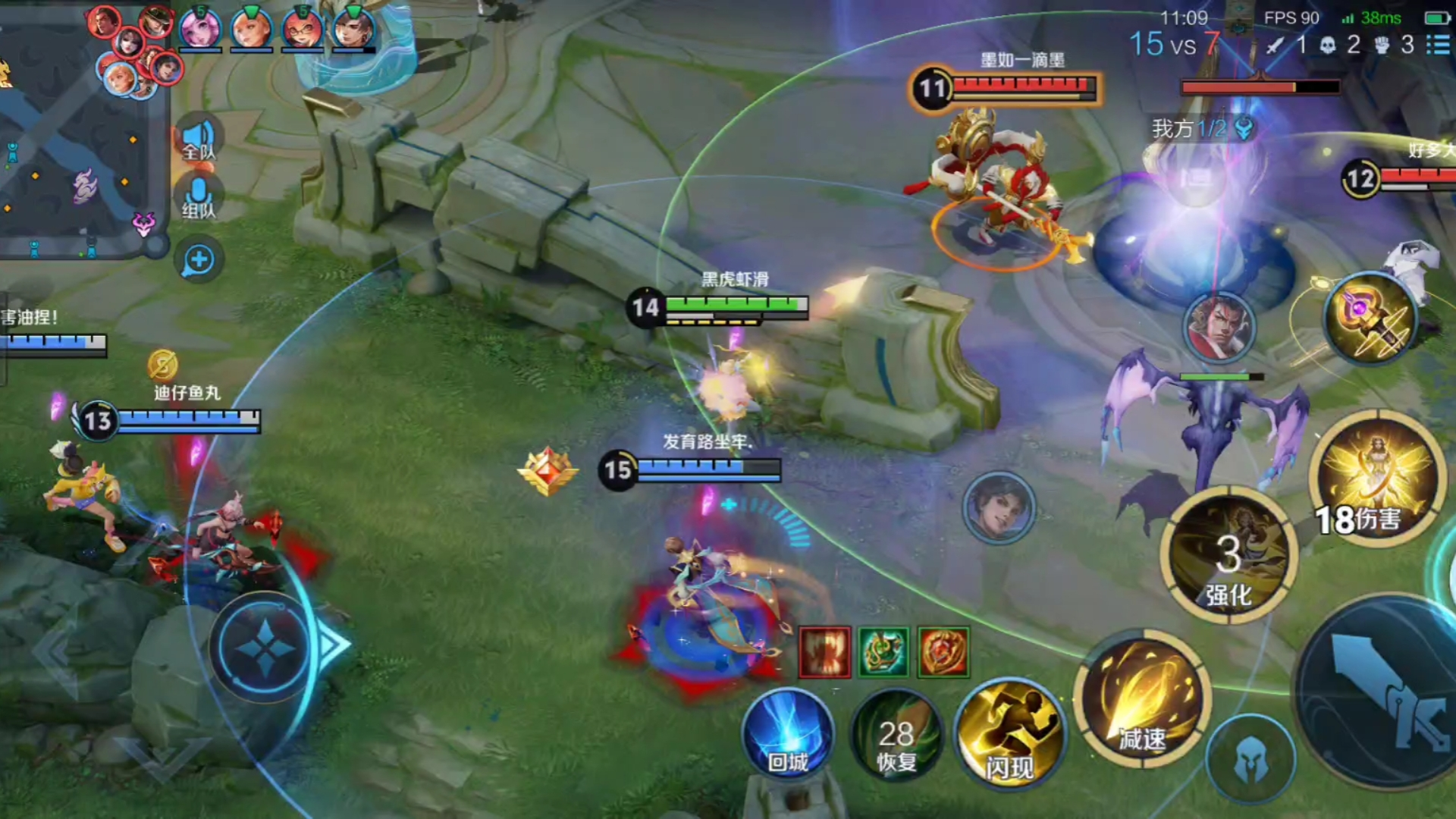Use the golden staff equipment skill

1371,318
